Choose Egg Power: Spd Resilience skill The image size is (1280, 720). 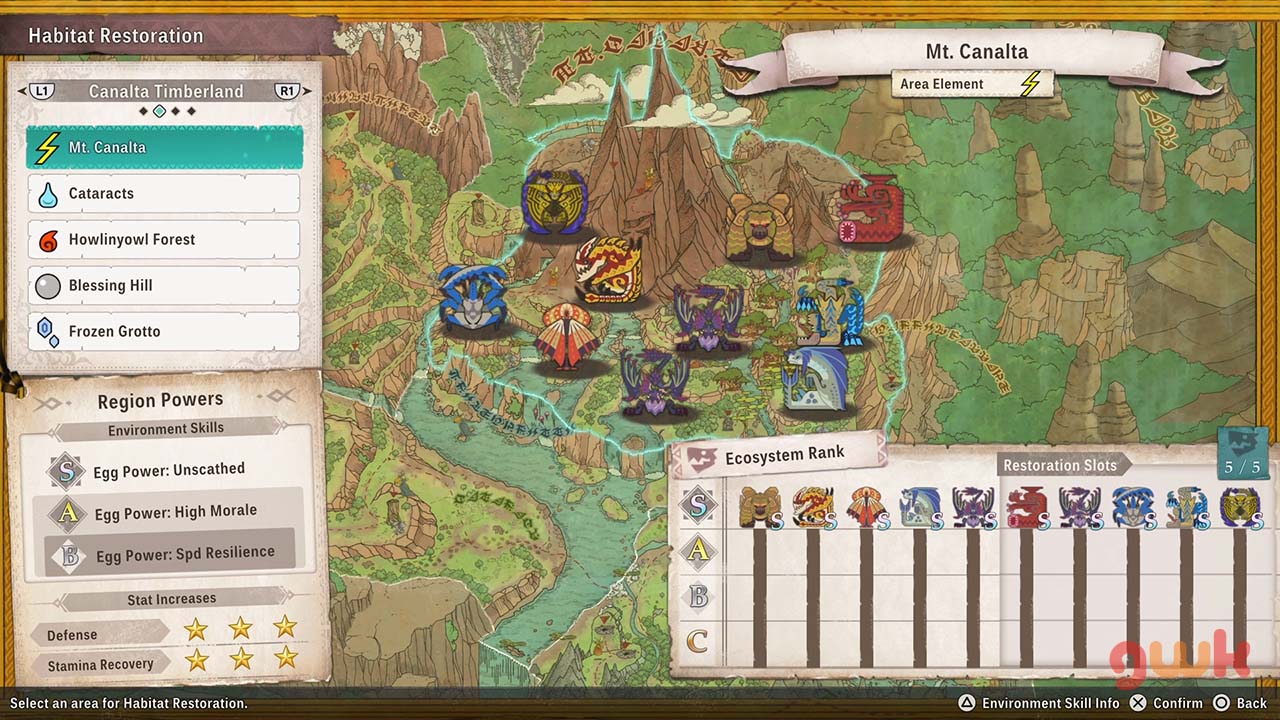(x=170, y=553)
